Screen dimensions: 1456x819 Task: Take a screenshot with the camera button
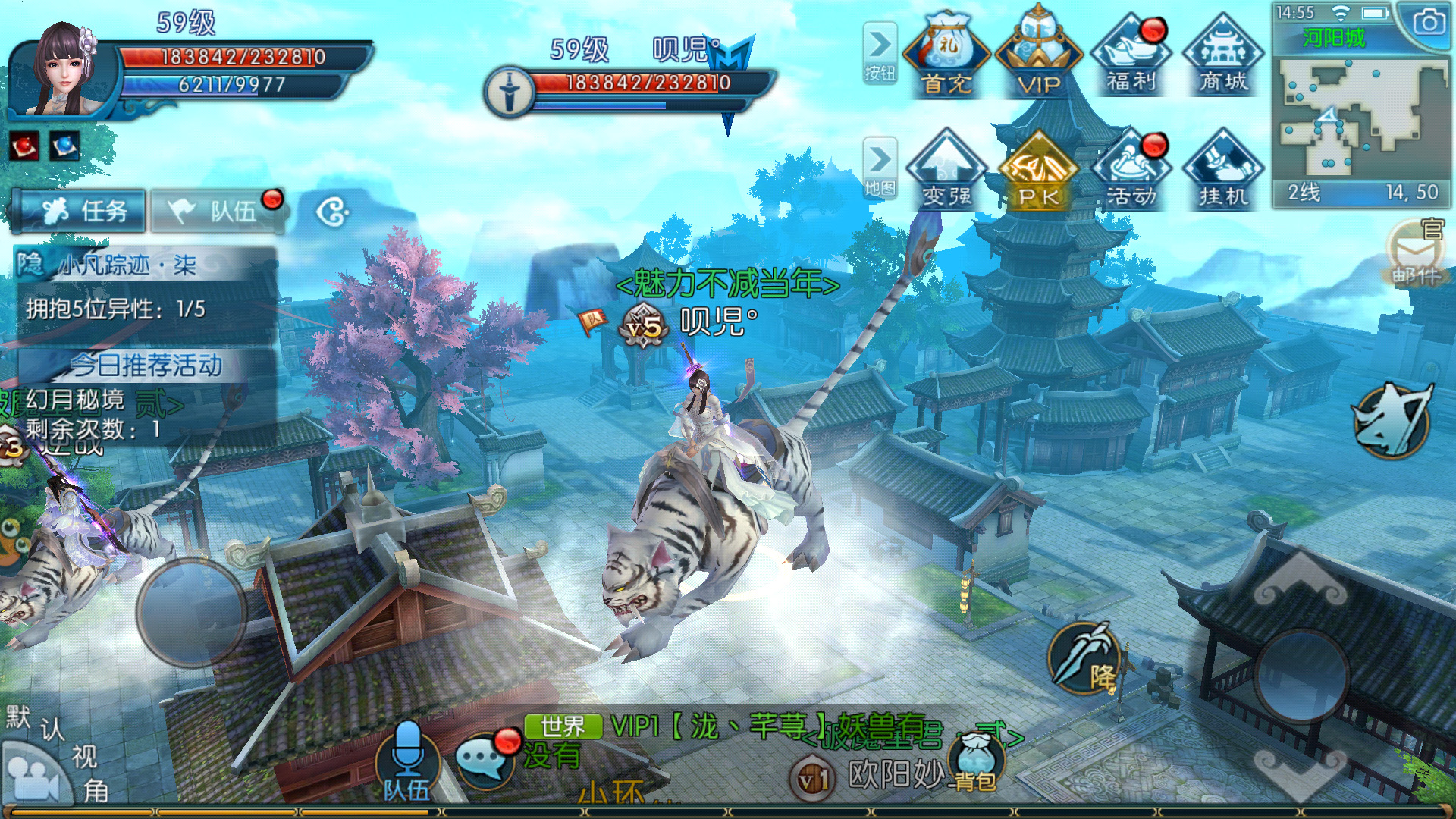pyautogui.click(x=1428, y=23)
